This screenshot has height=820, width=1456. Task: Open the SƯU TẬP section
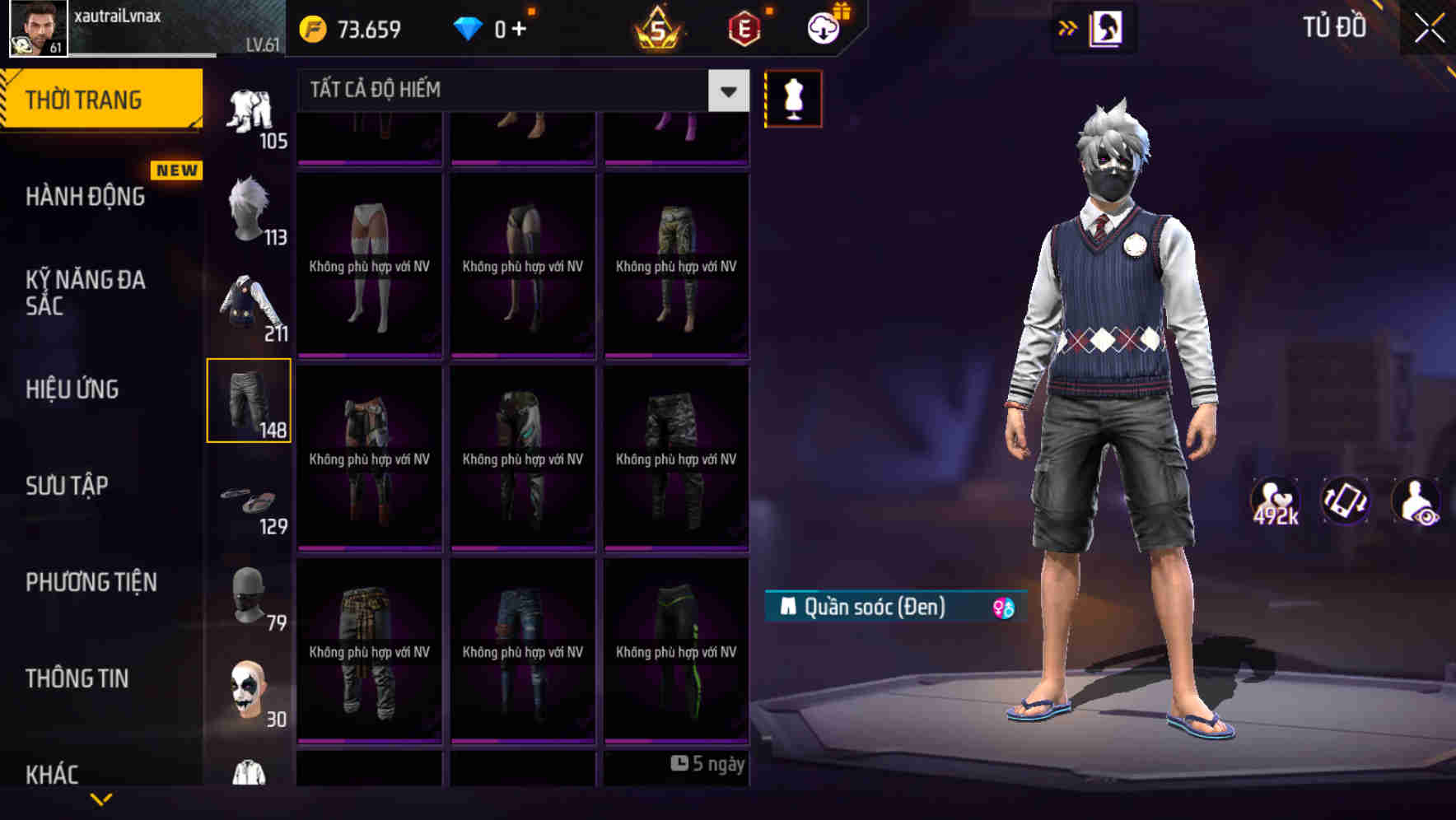pyautogui.click(x=68, y=486)
